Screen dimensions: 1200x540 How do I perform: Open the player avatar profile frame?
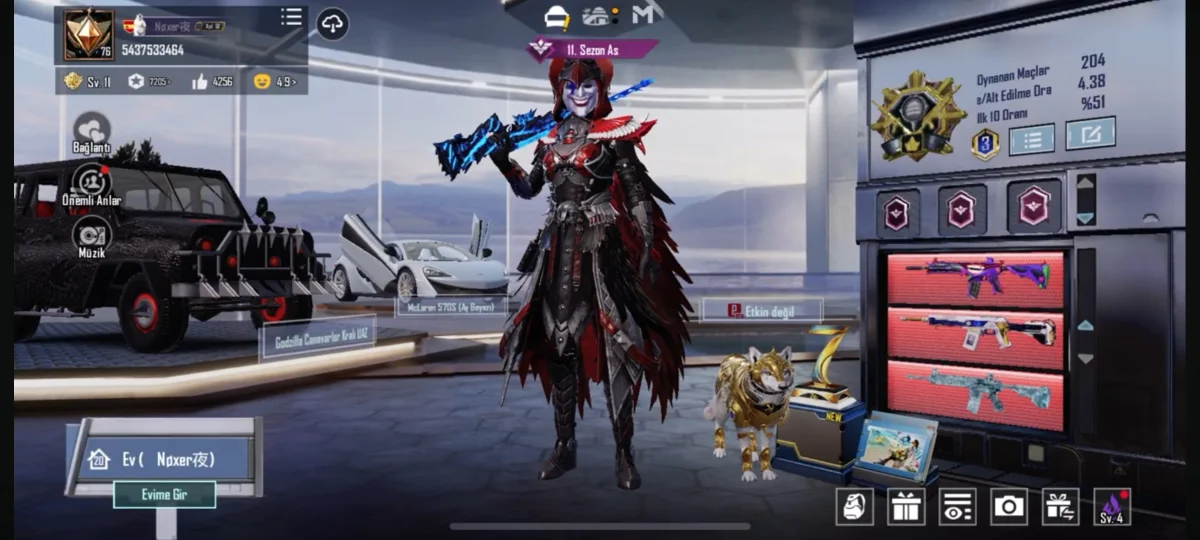[89, 35]
